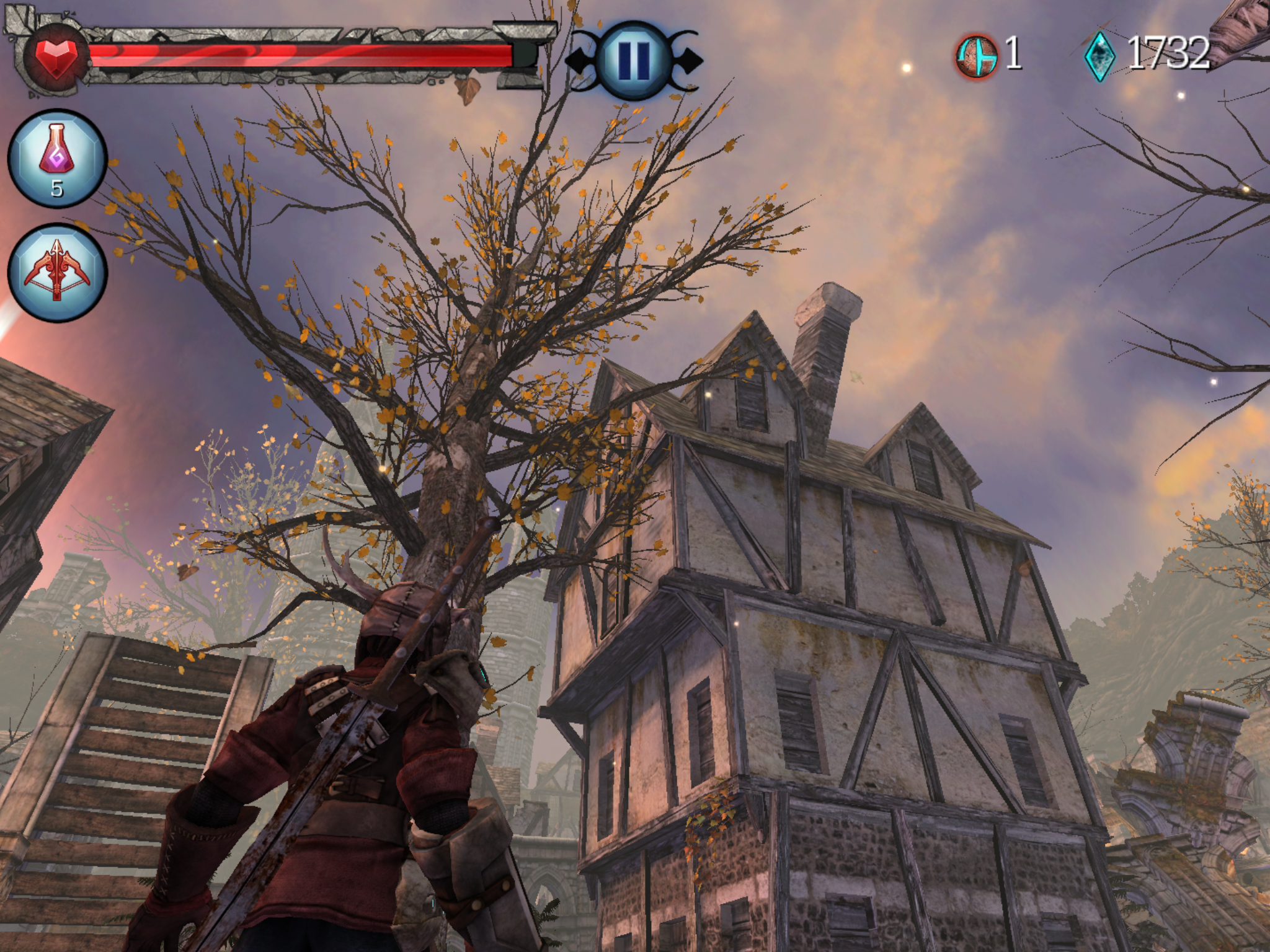Pause the game
The width and height of the screenshot is (1270, 952).
coord(633,60)
